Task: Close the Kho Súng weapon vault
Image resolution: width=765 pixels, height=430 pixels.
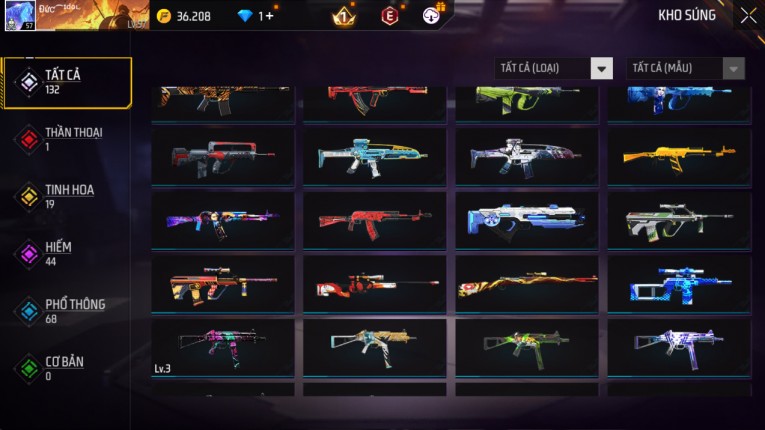Action: 748,16
